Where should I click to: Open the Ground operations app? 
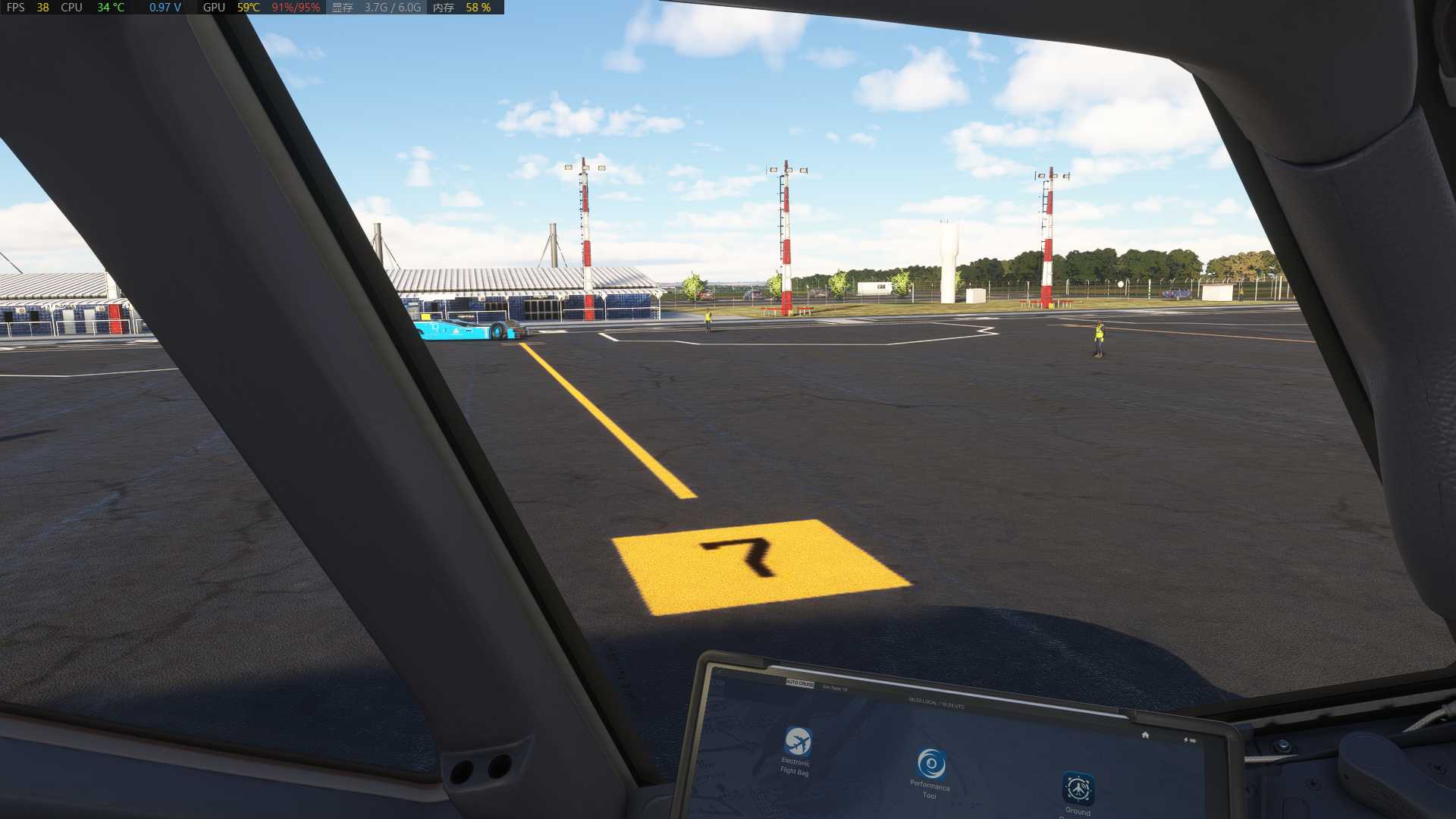[1078, 789]
